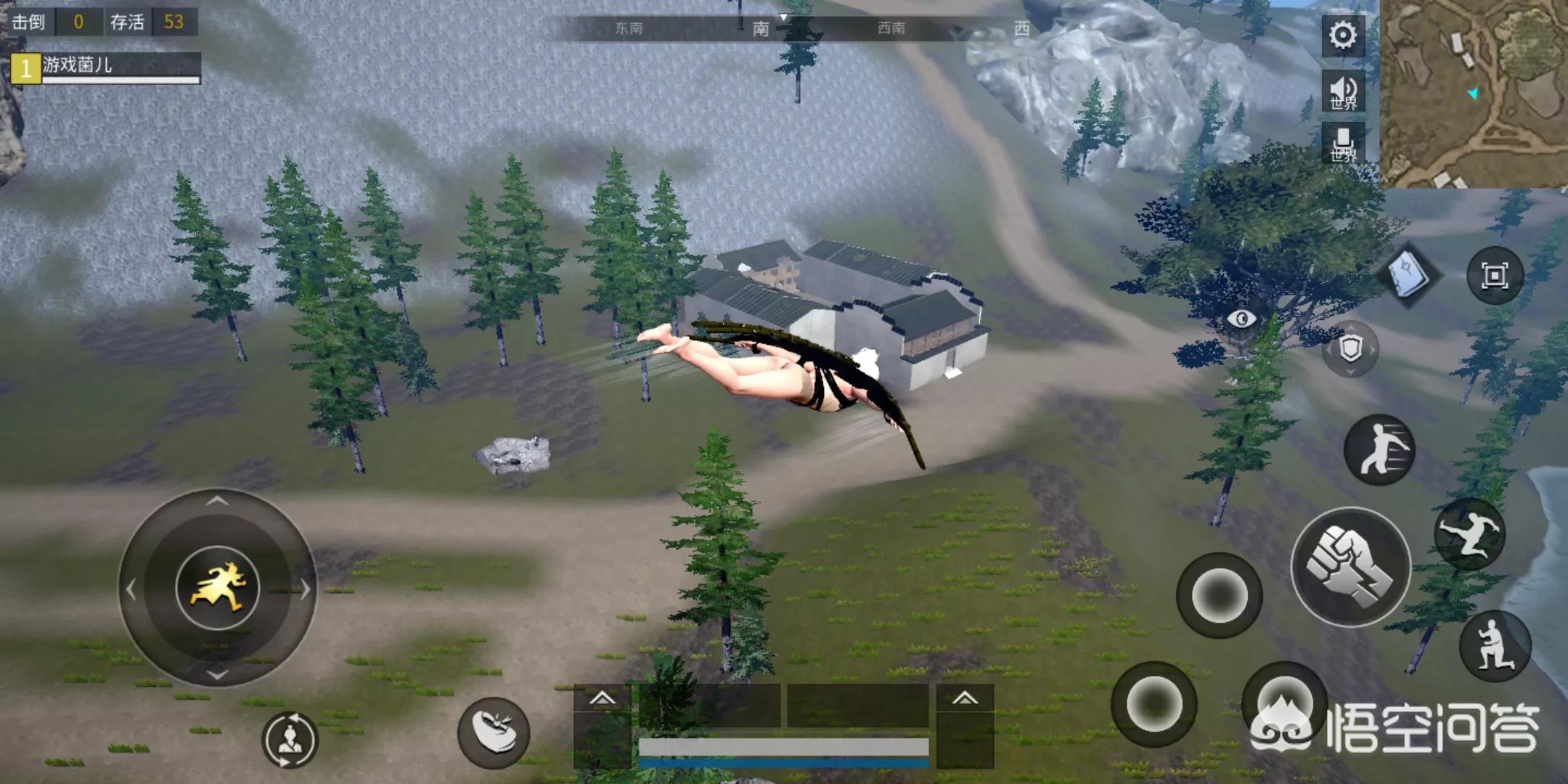Use the dash sprint skill

coord(1379,450)
